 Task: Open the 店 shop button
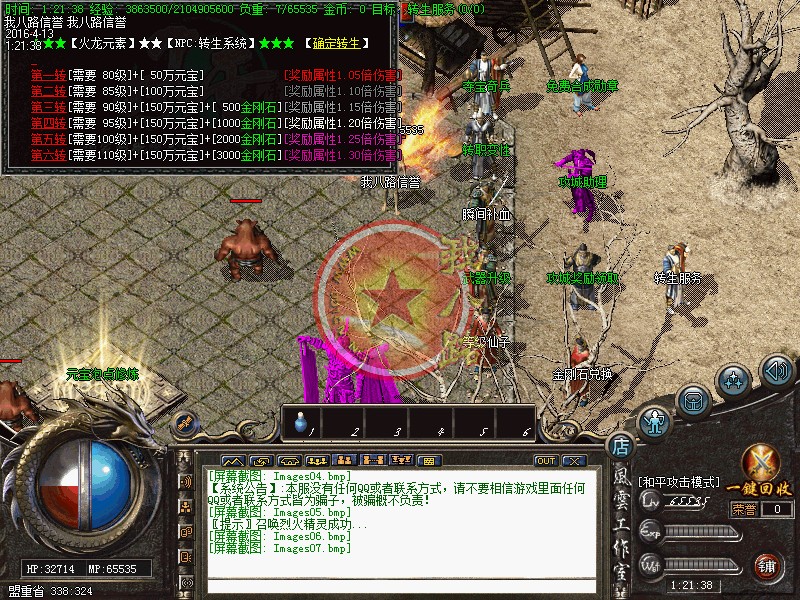620,447
